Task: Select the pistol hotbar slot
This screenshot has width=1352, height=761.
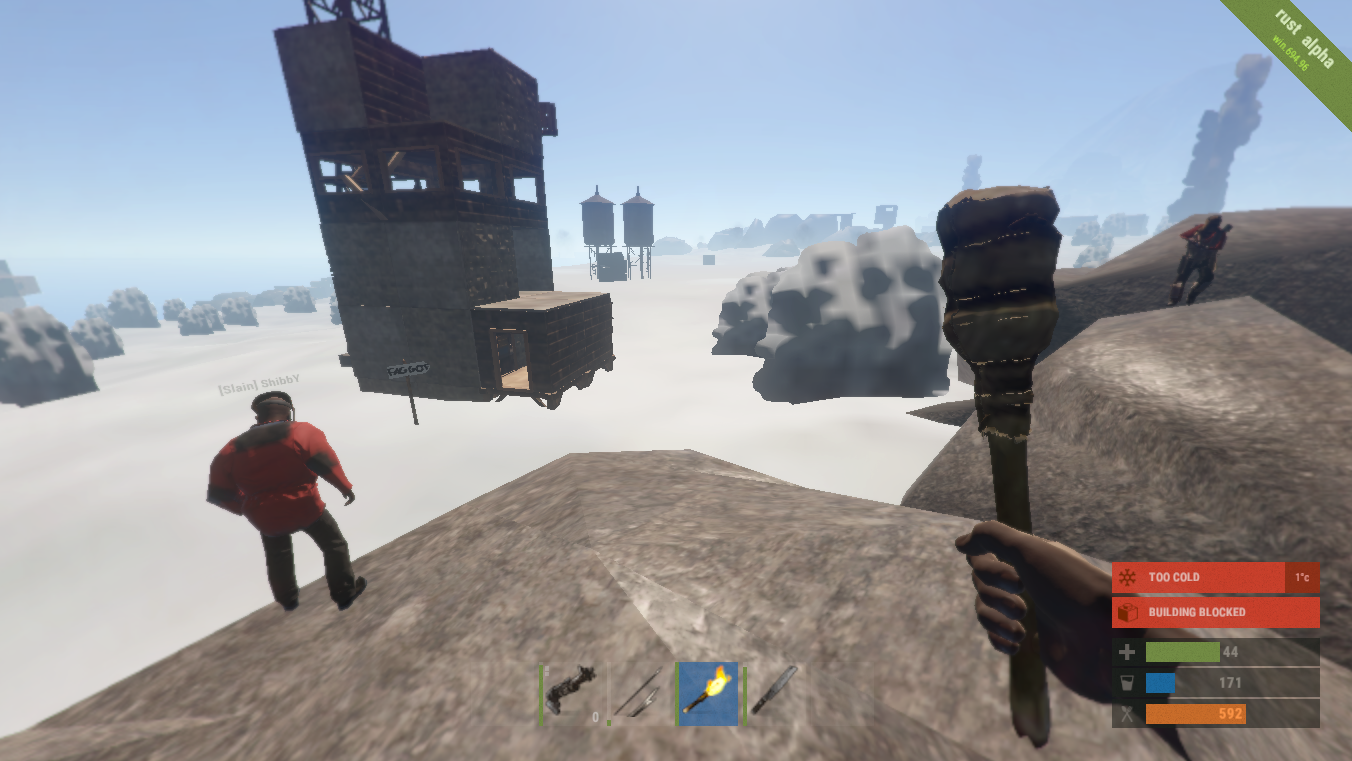Action: tap(571, 692)
